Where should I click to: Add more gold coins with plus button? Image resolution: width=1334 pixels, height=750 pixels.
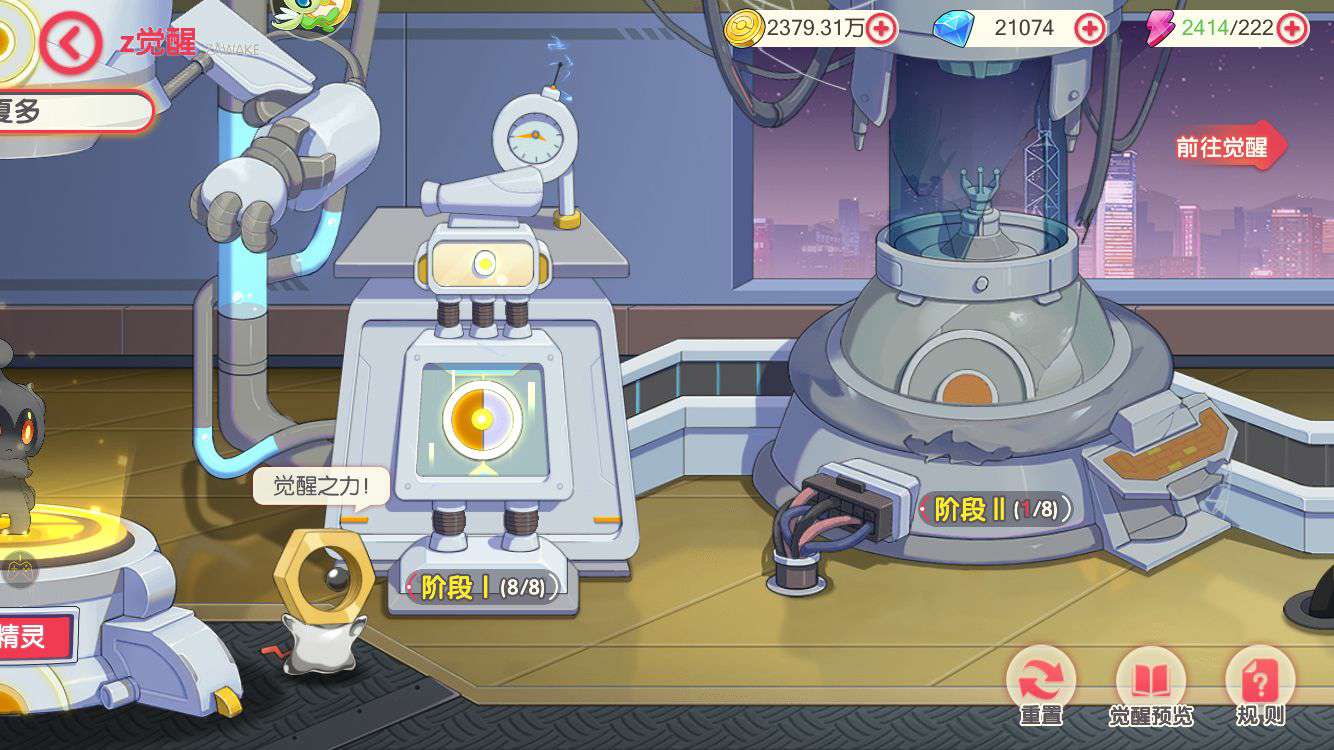[881, 28]
